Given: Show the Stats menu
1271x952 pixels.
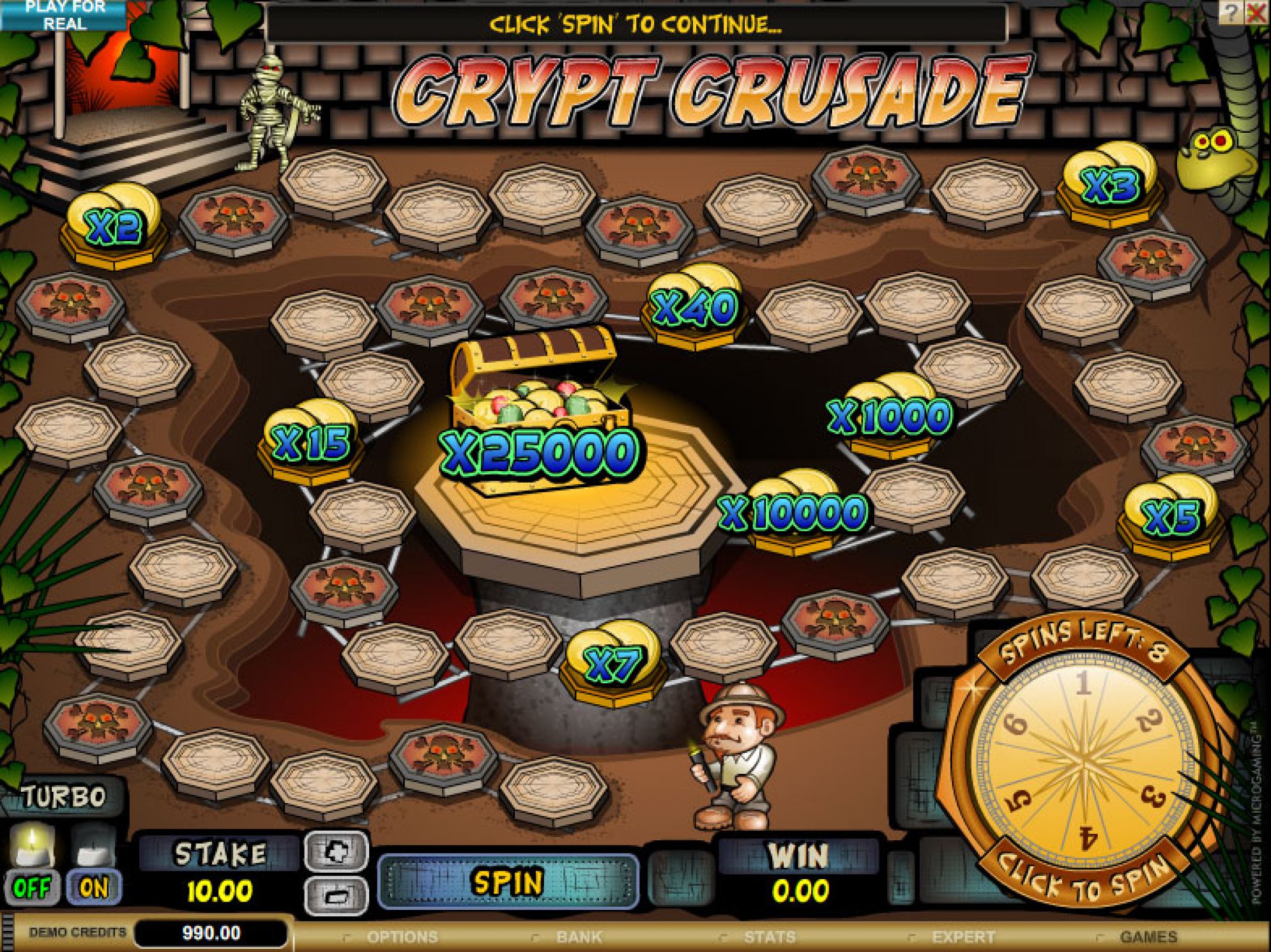Looking at the screenshot, I should [770, 937].
